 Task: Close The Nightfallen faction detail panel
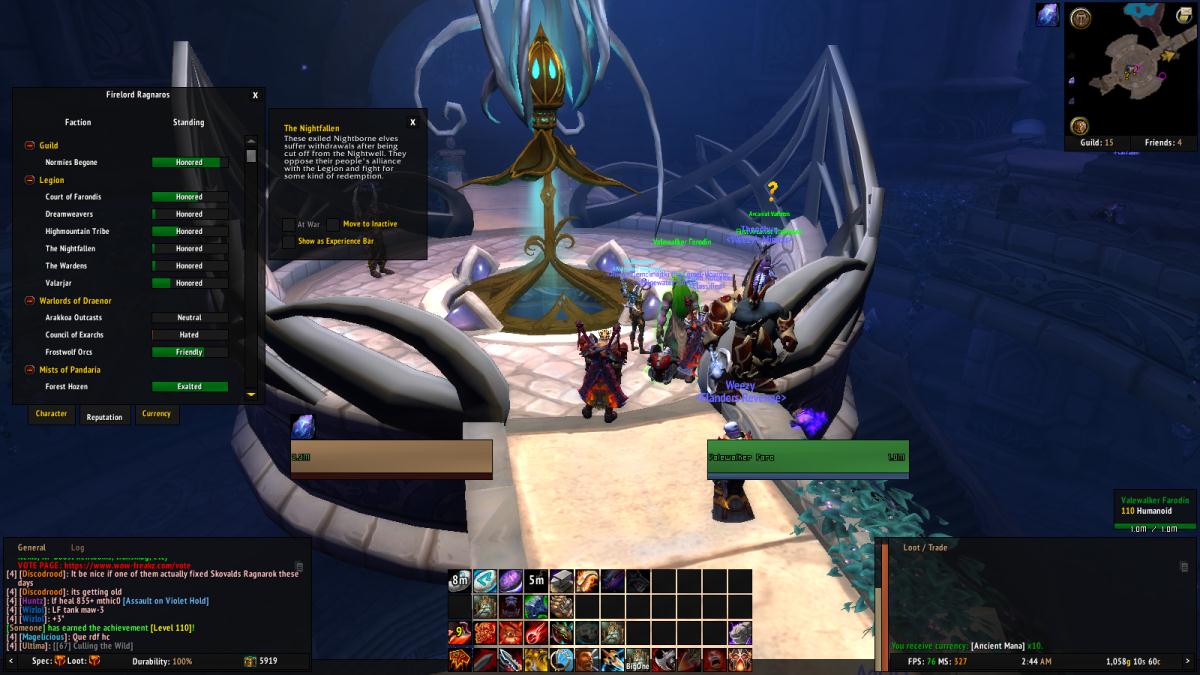(413, 122)
